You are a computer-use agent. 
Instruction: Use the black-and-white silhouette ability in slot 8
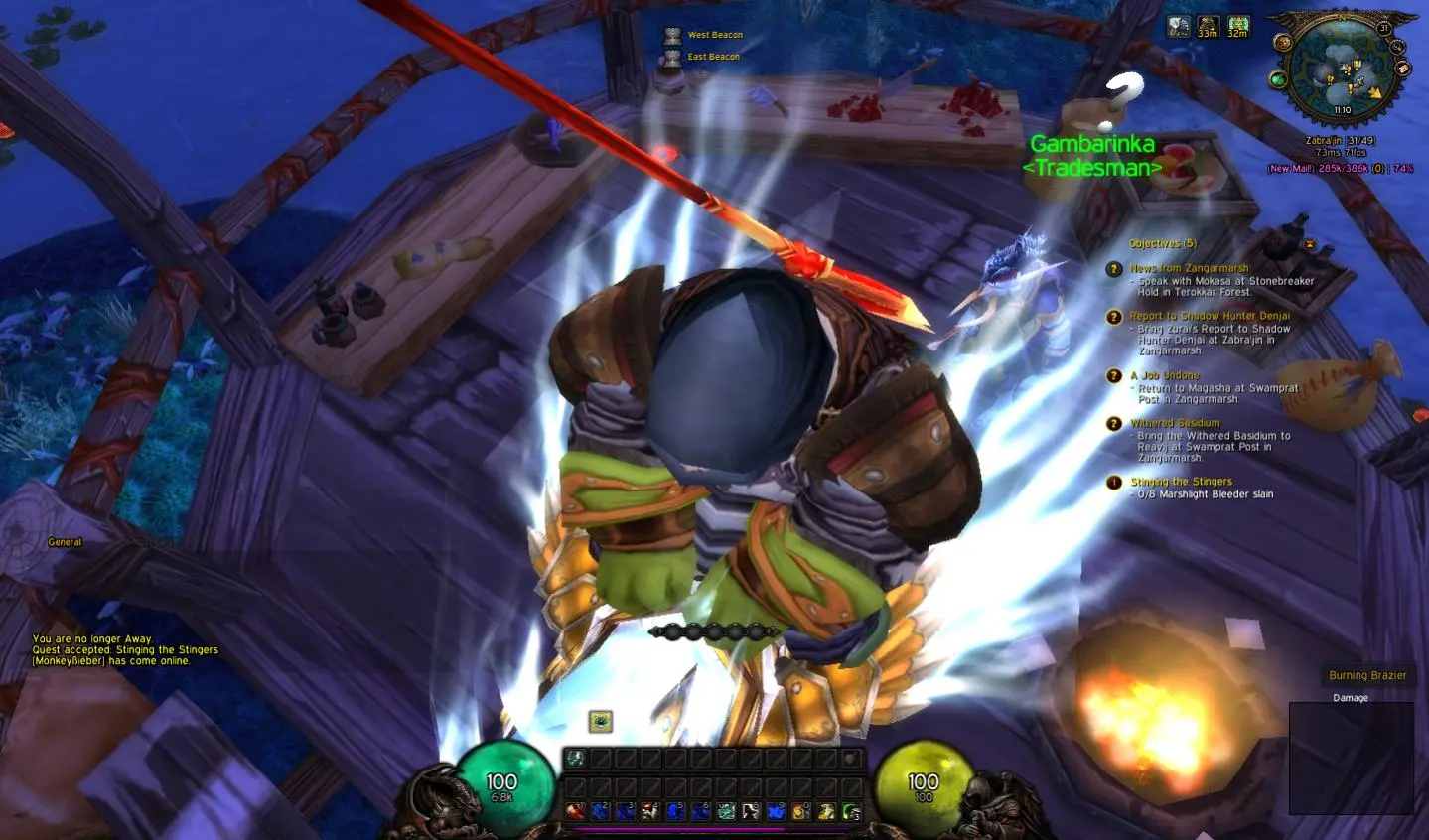coord(751,811)
